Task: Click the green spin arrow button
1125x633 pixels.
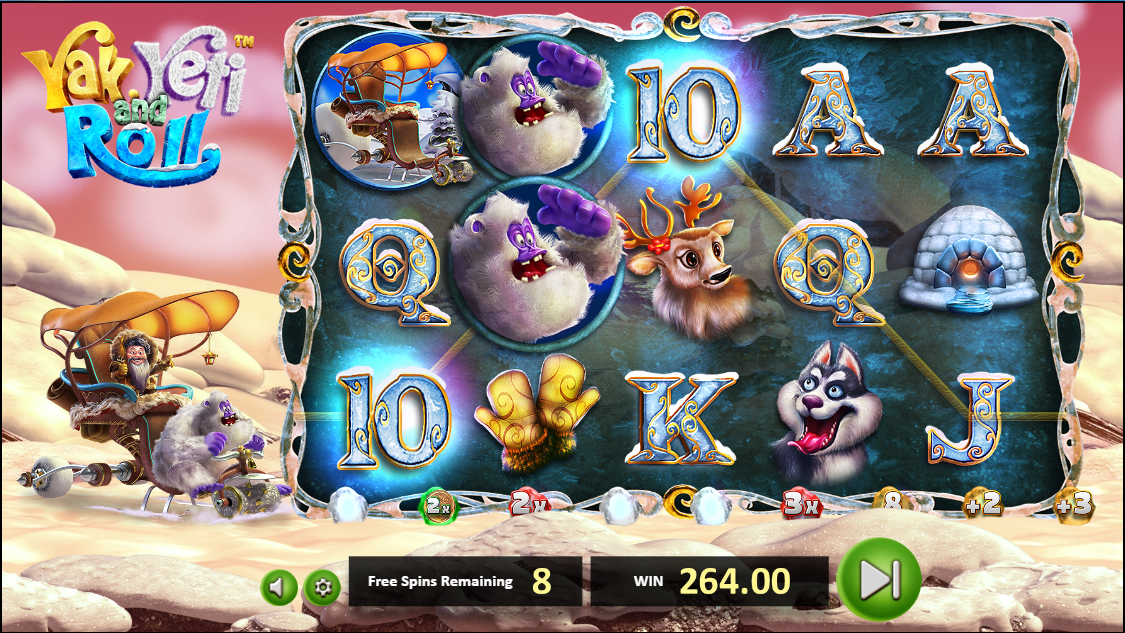Action: 878,579
